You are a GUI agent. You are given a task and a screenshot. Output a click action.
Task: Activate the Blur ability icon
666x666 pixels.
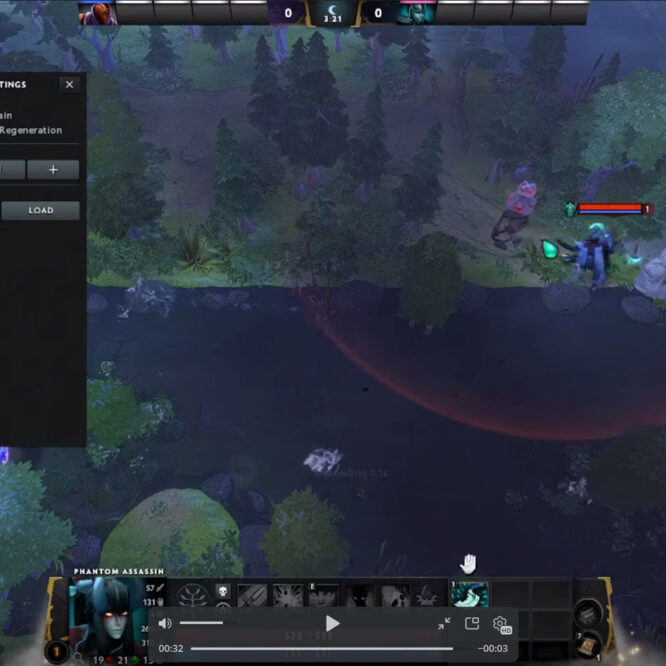tap(323, 596)
